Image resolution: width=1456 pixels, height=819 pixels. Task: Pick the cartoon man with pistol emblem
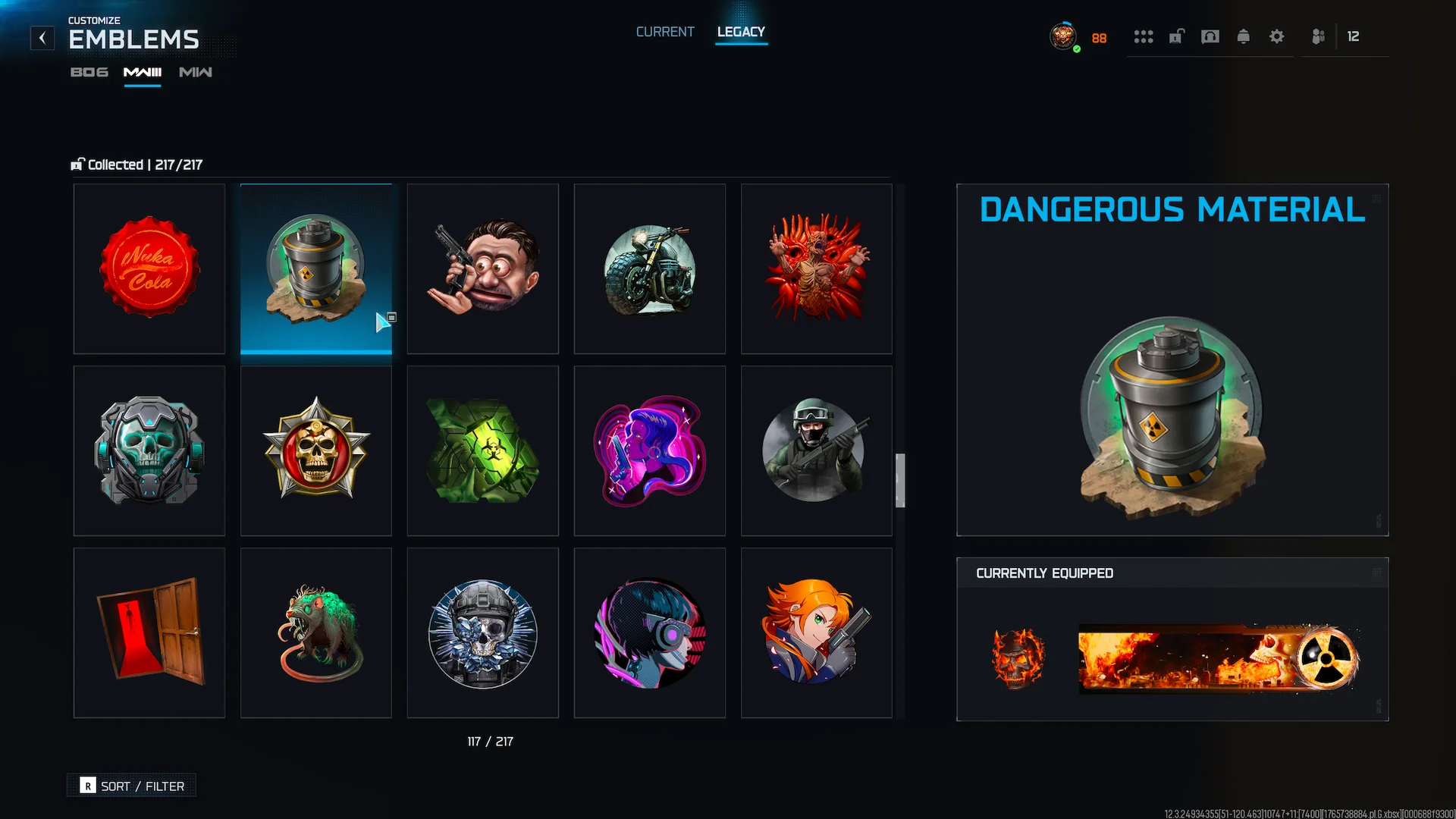[483, 268]
